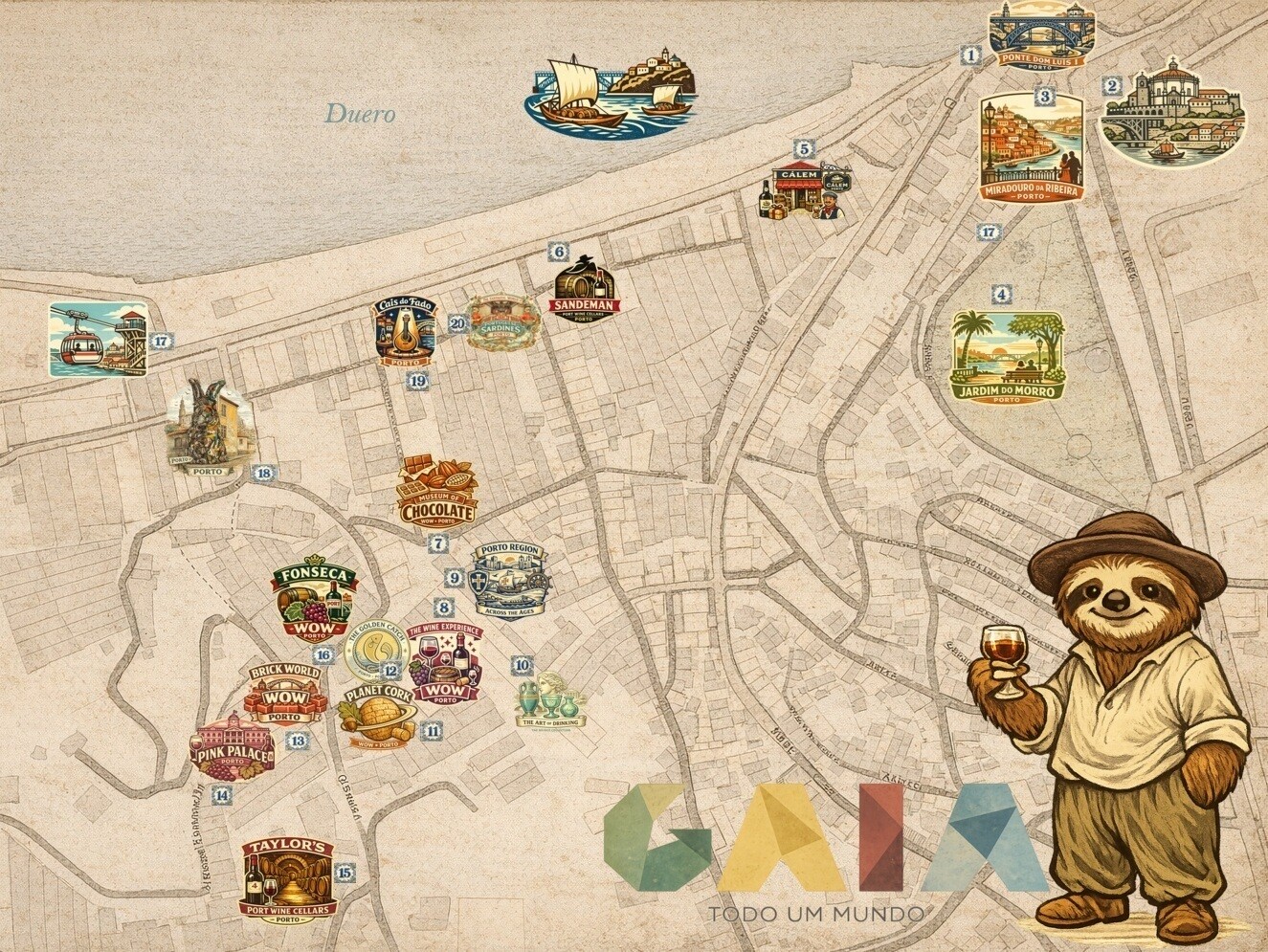The image size is (1268, 952).
Task: Open the Museum of Chocolate location
Action: pyautogui.click(x=436, y=492)
